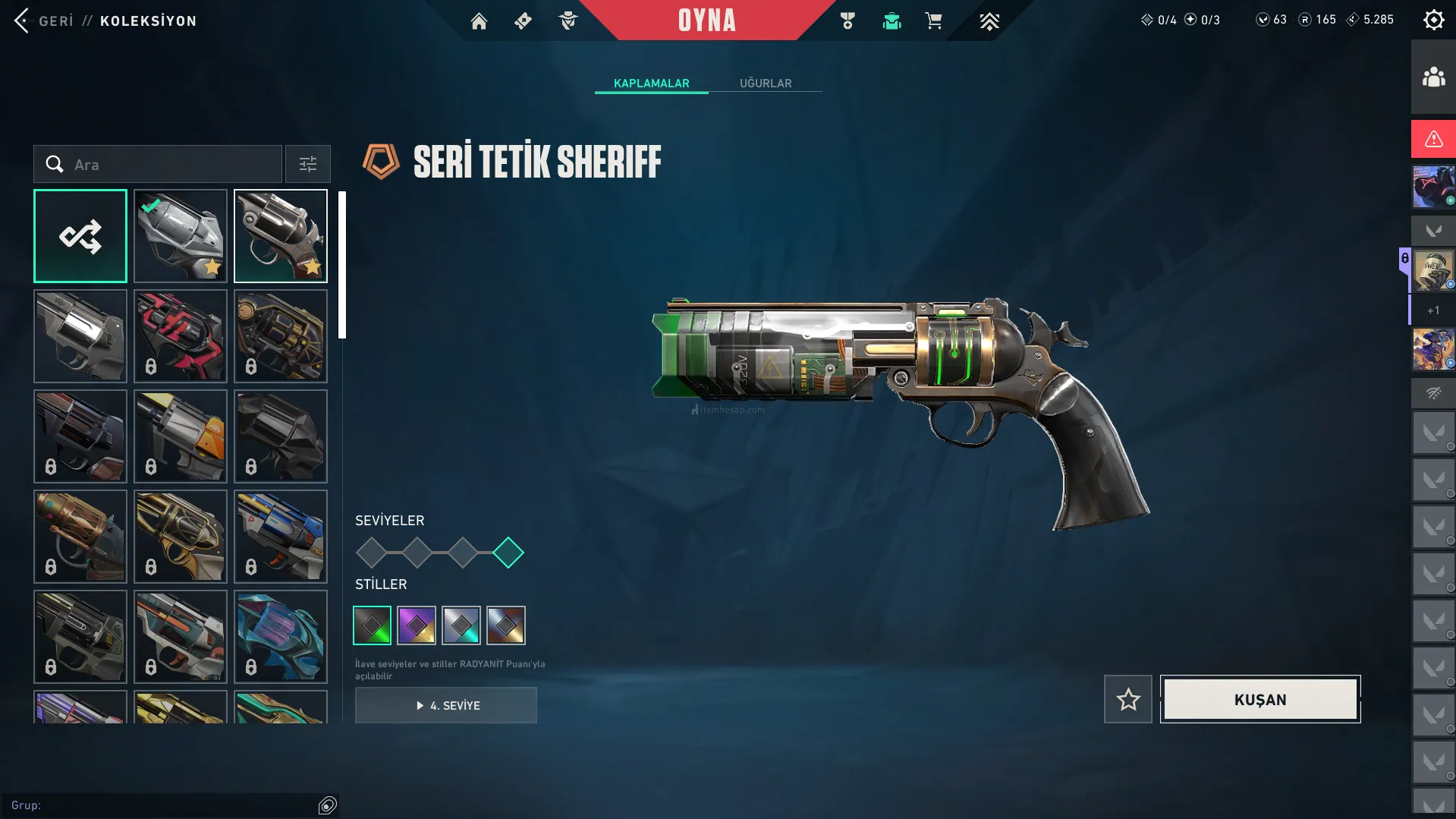Screen dimensions: 1456x819
Task: Open the store cart icon
Action: (933, 21)
